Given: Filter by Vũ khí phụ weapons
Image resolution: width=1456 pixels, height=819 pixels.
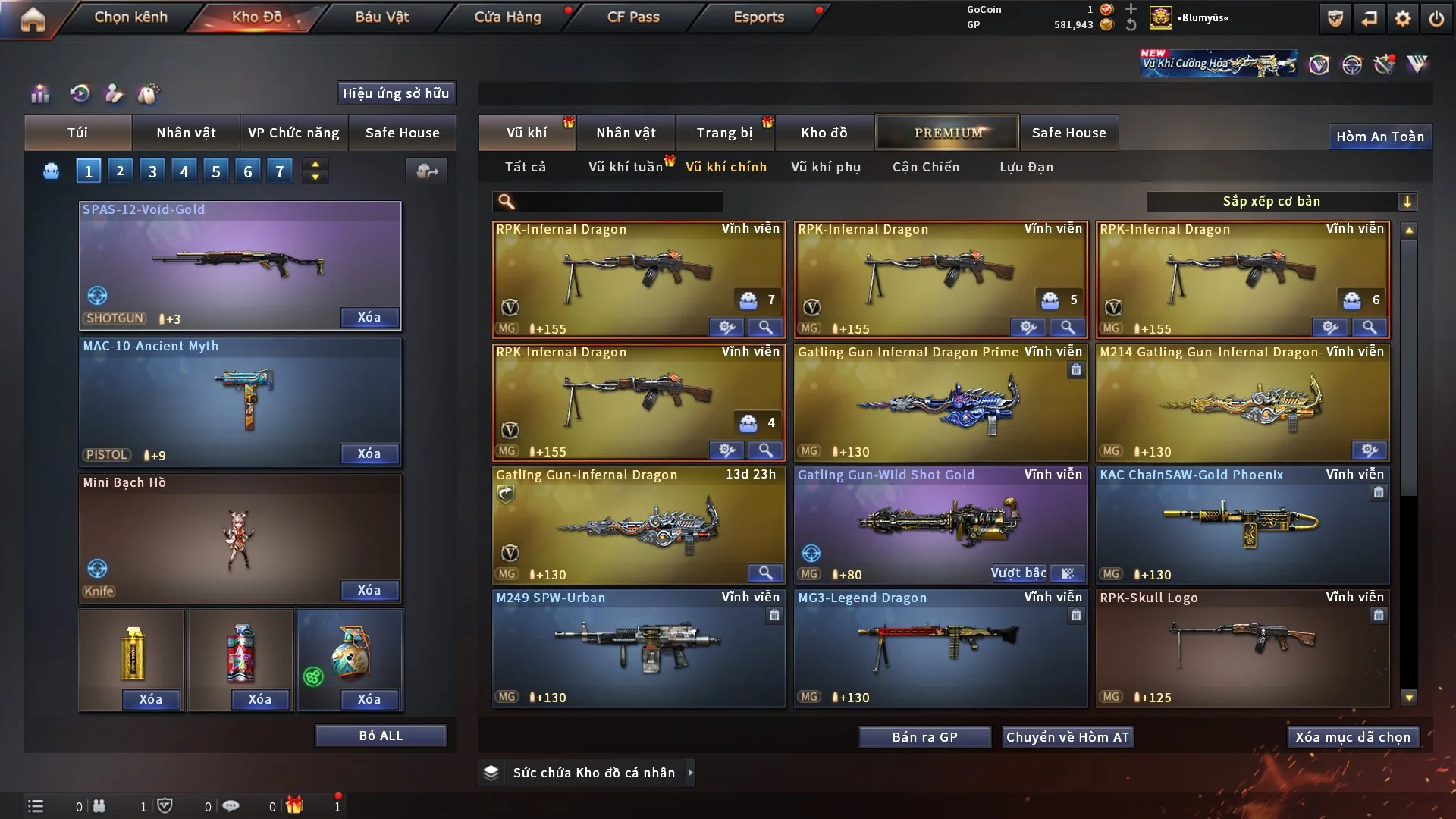Looking at the screenshot, I should click(x=826, y=167).
